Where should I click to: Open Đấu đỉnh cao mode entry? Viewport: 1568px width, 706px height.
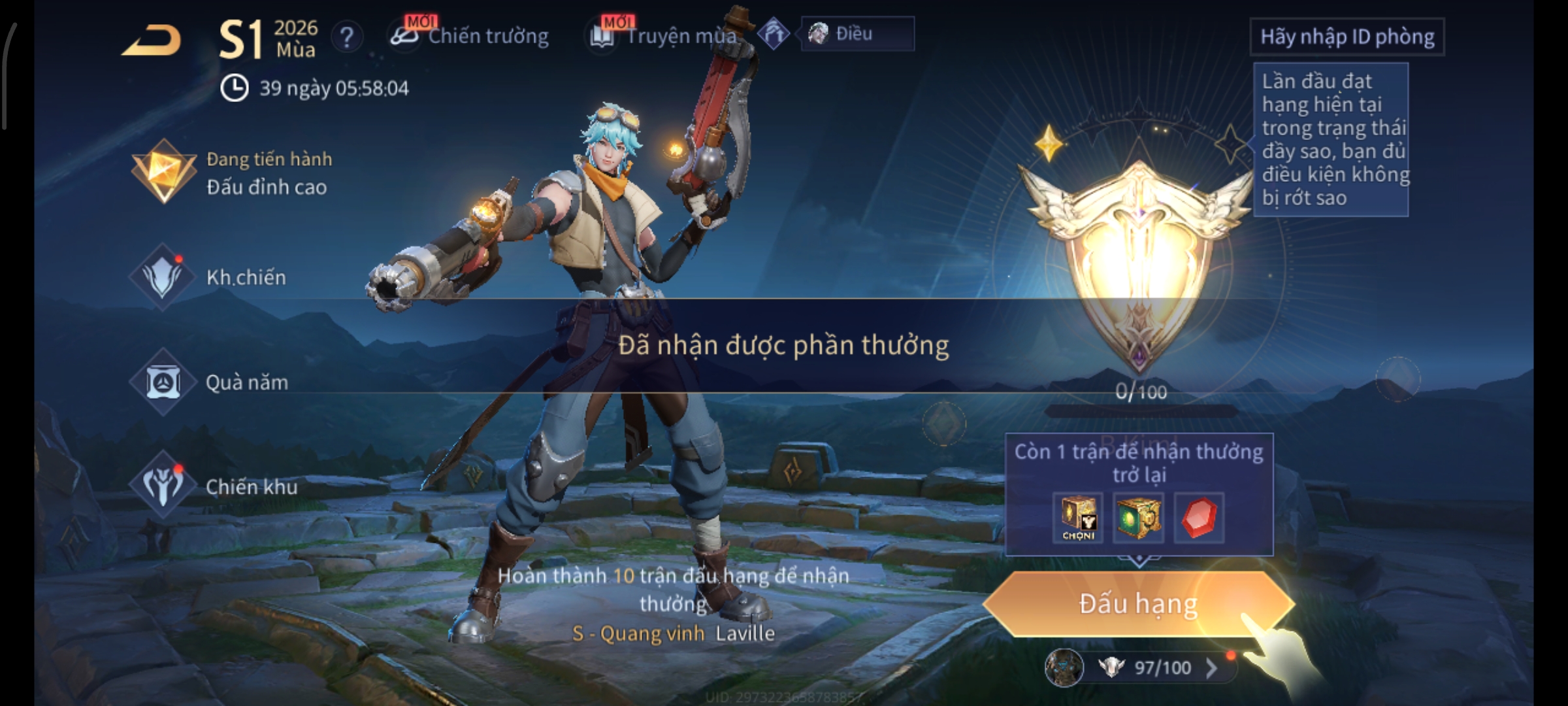(234, 173)
